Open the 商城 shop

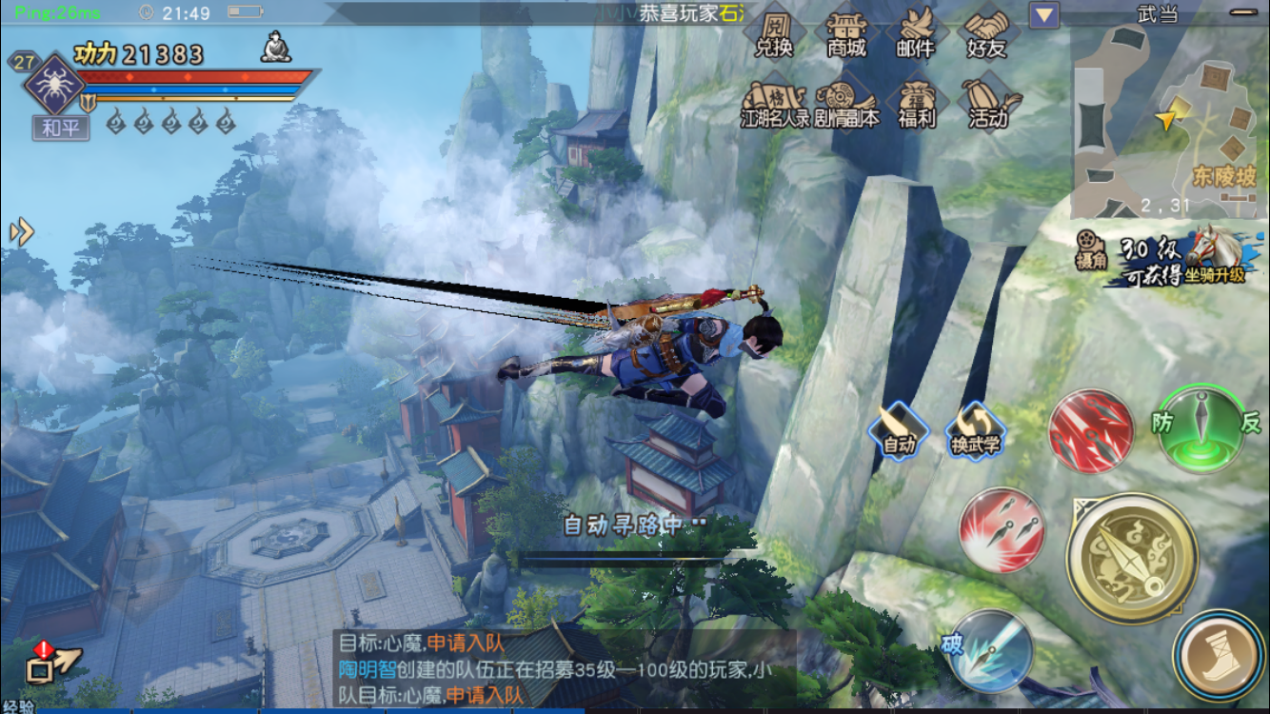tap(846, 34)
